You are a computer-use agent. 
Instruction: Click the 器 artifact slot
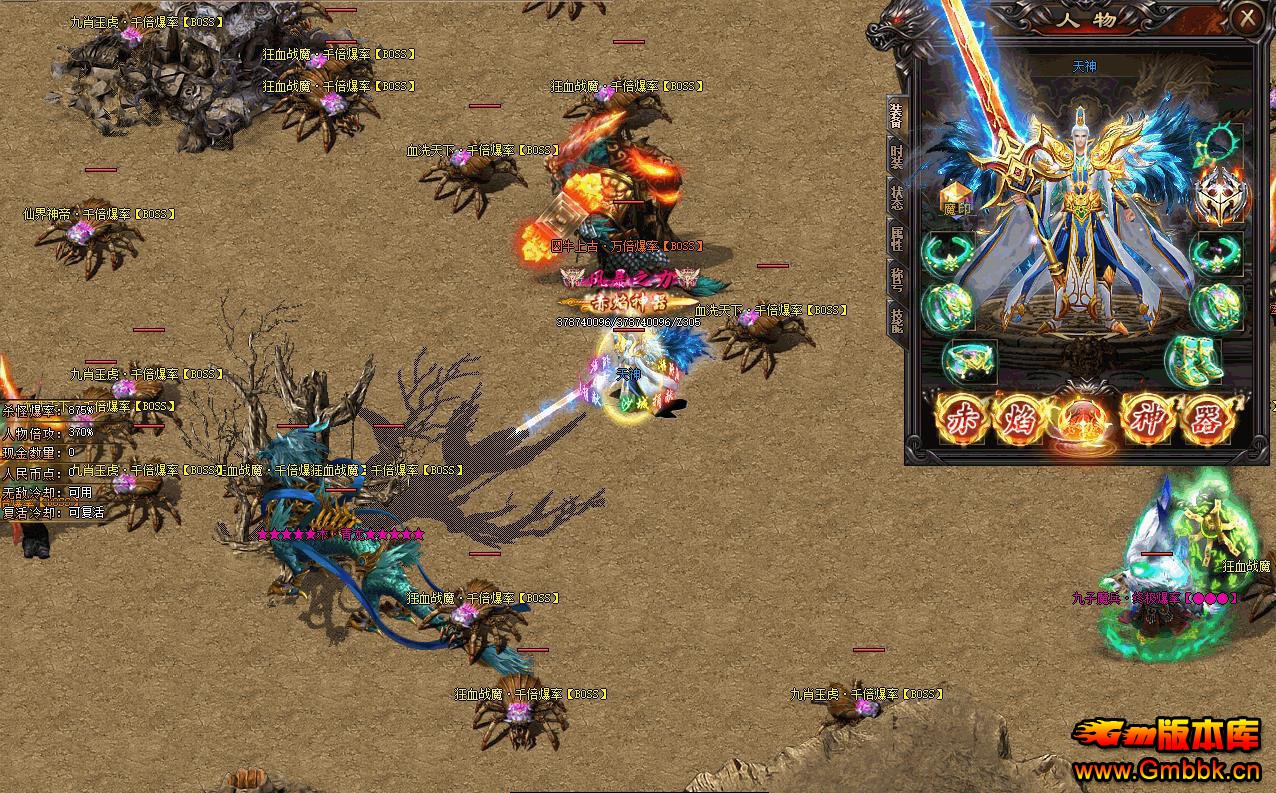click(1206, 420)
